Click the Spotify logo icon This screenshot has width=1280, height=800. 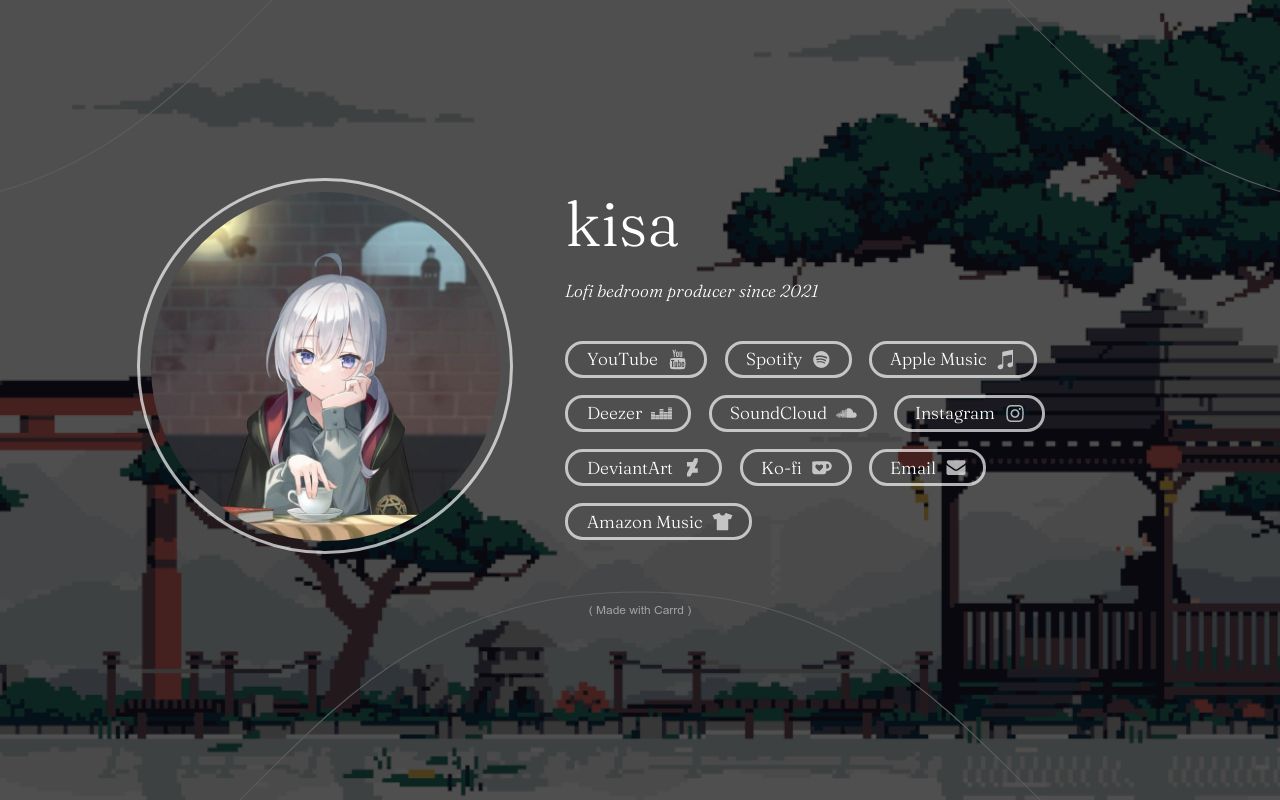tap(820, 359)
